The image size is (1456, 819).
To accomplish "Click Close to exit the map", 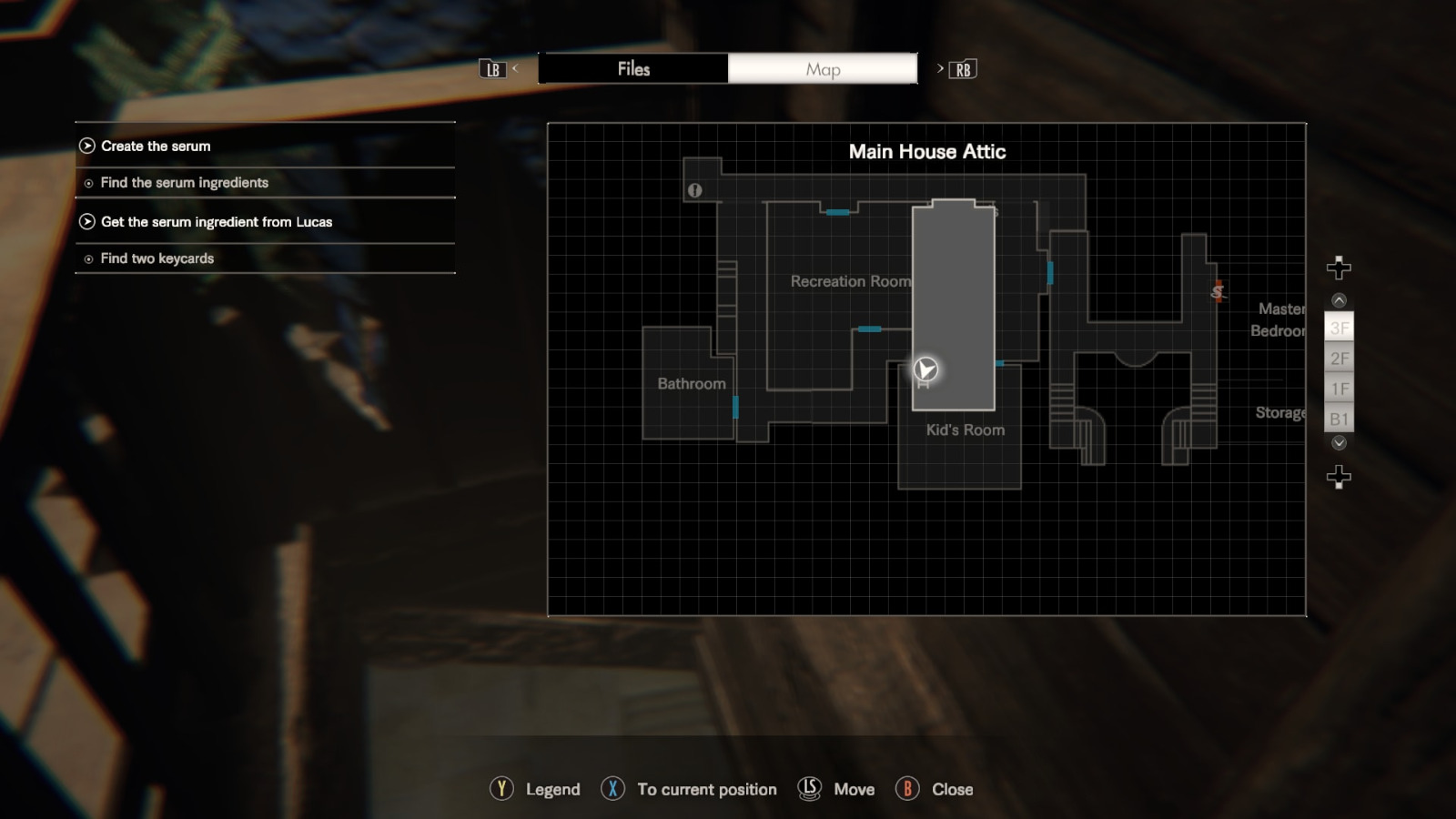I will click(x=907, y=789).
